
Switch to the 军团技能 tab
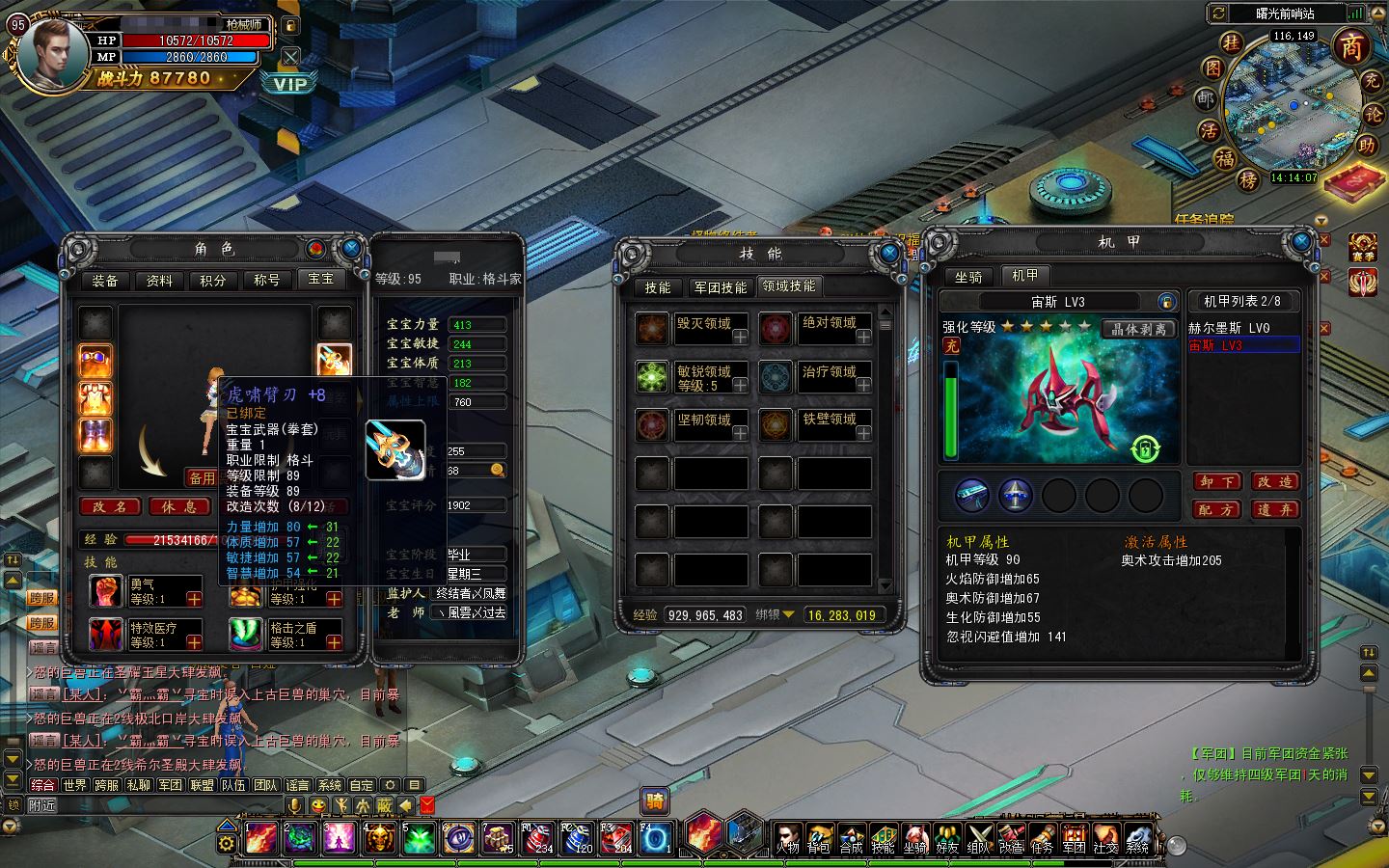tap(720, 287)
